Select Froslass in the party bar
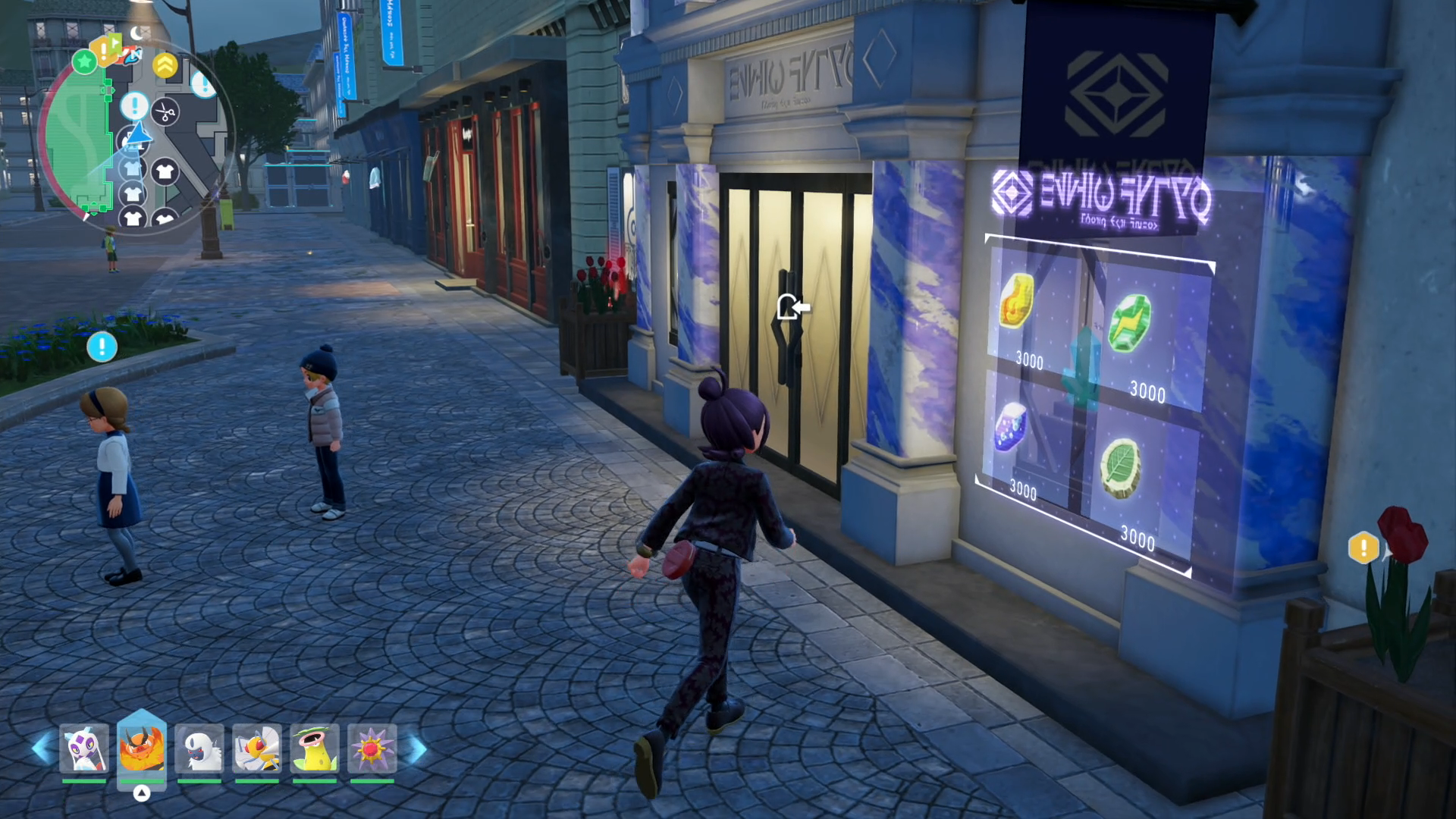Screen dimensions: 1456x819 [84, 748]
